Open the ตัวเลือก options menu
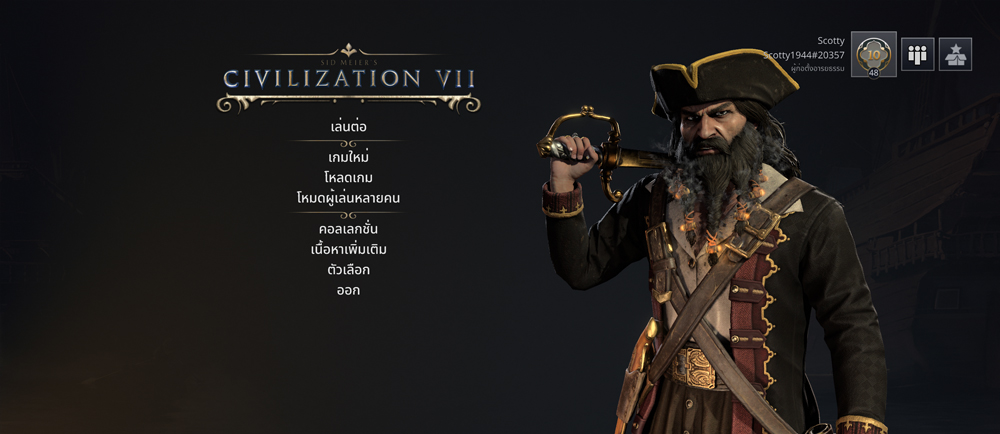Image resolution: width=1000 pixels, height=434 pixels. (348, 270)
